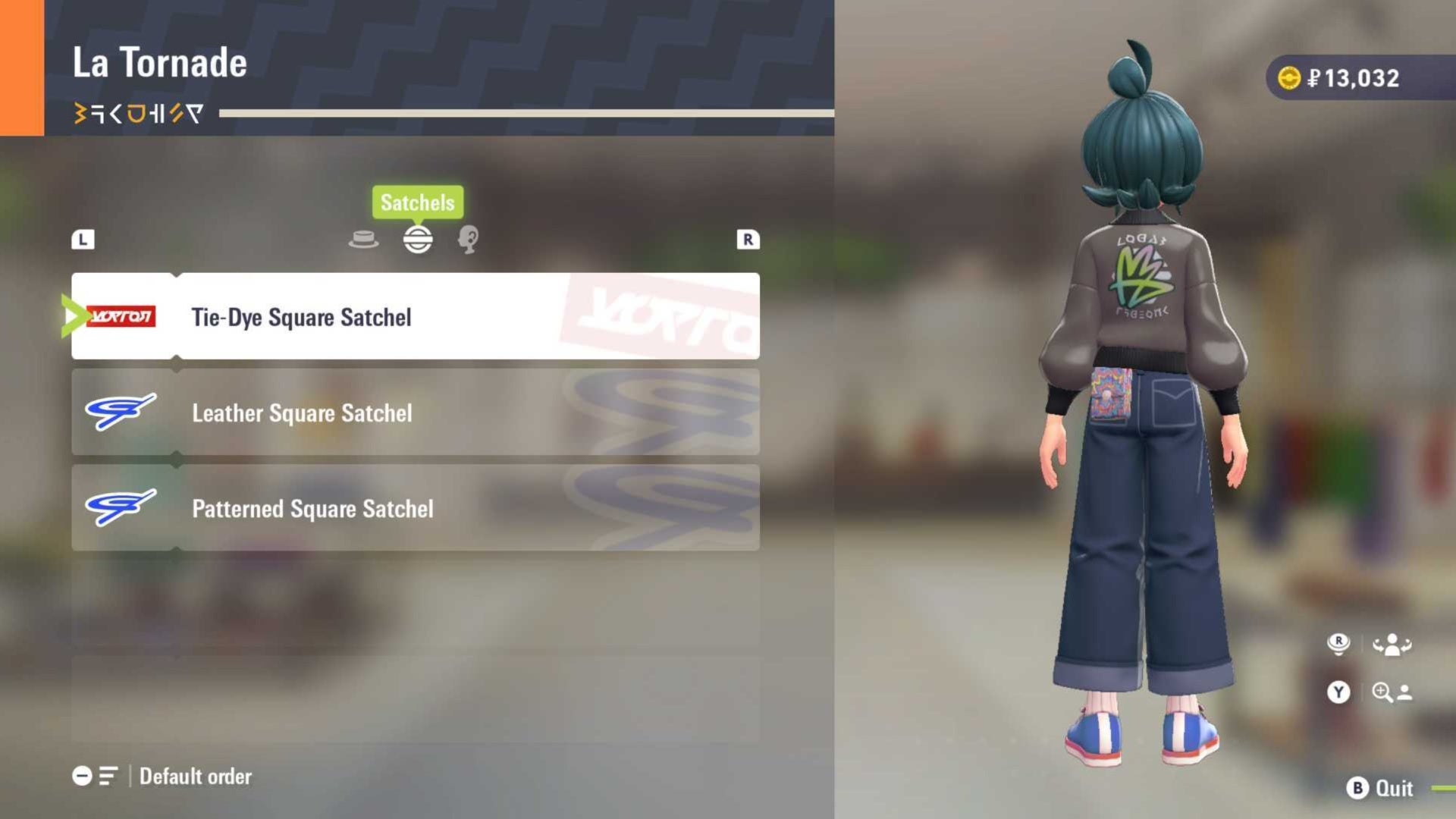
Task: Switch to next category with R button
Action: 748,240
